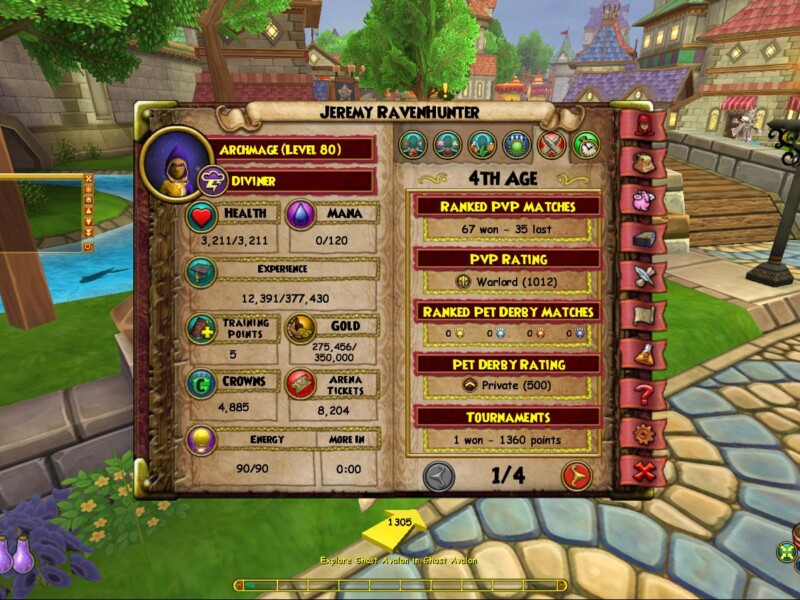This screenshot has height=600, width=800.
Task: Select the blue striped green orb stats icon
Action: point(517,146)
